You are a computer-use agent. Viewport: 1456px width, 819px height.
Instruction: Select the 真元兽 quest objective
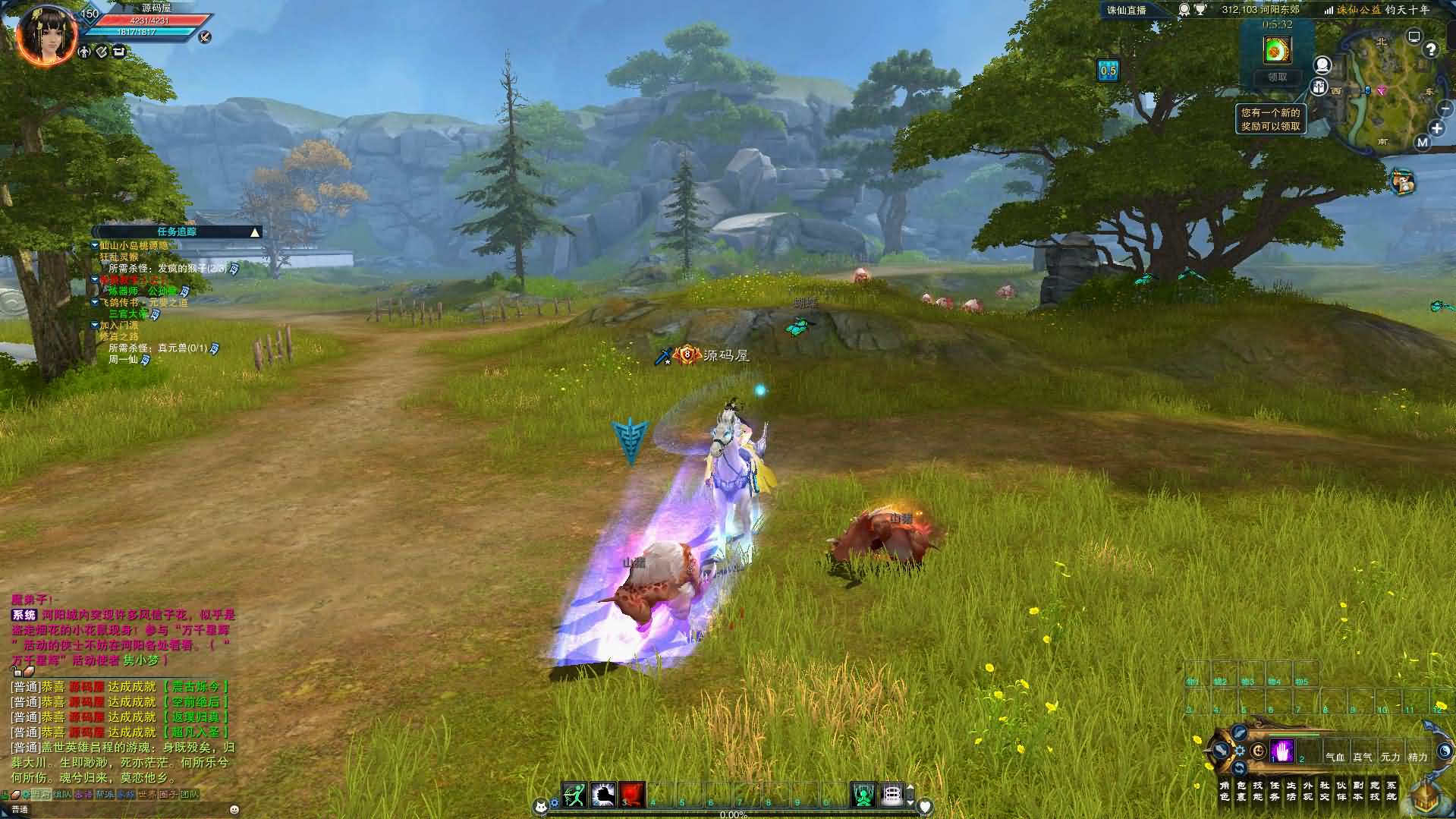182,348
